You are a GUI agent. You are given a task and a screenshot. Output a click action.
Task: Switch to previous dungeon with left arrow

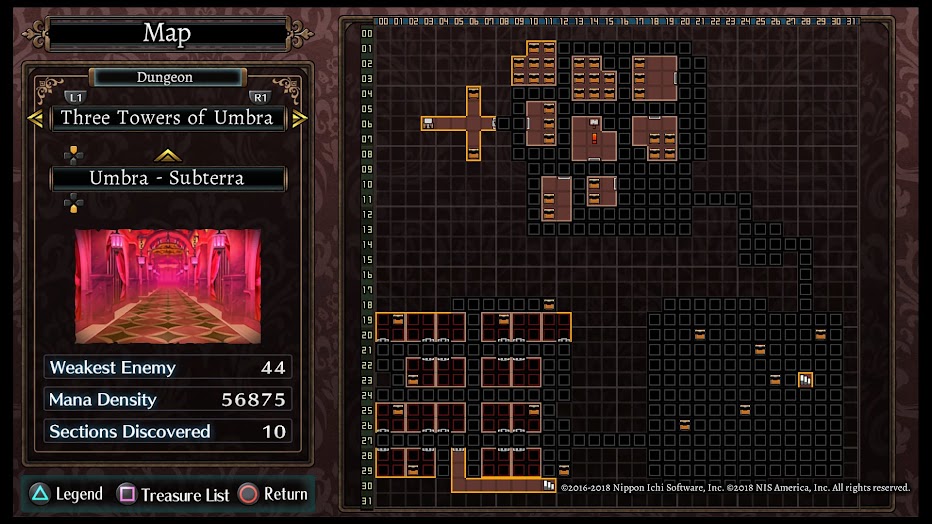[35, 118]
